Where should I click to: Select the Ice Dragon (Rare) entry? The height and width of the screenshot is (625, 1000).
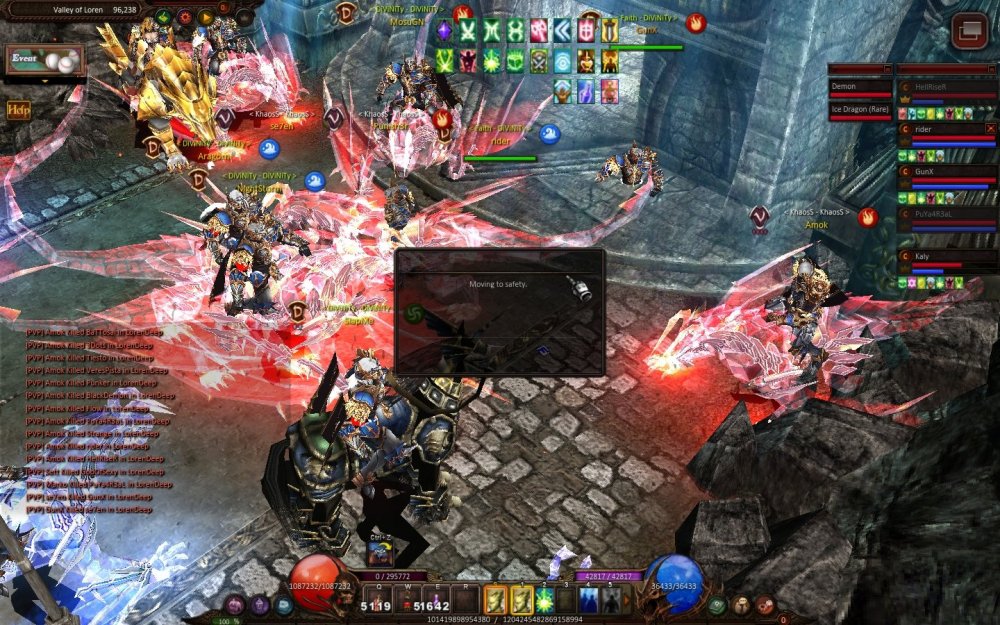pos(859,108)
